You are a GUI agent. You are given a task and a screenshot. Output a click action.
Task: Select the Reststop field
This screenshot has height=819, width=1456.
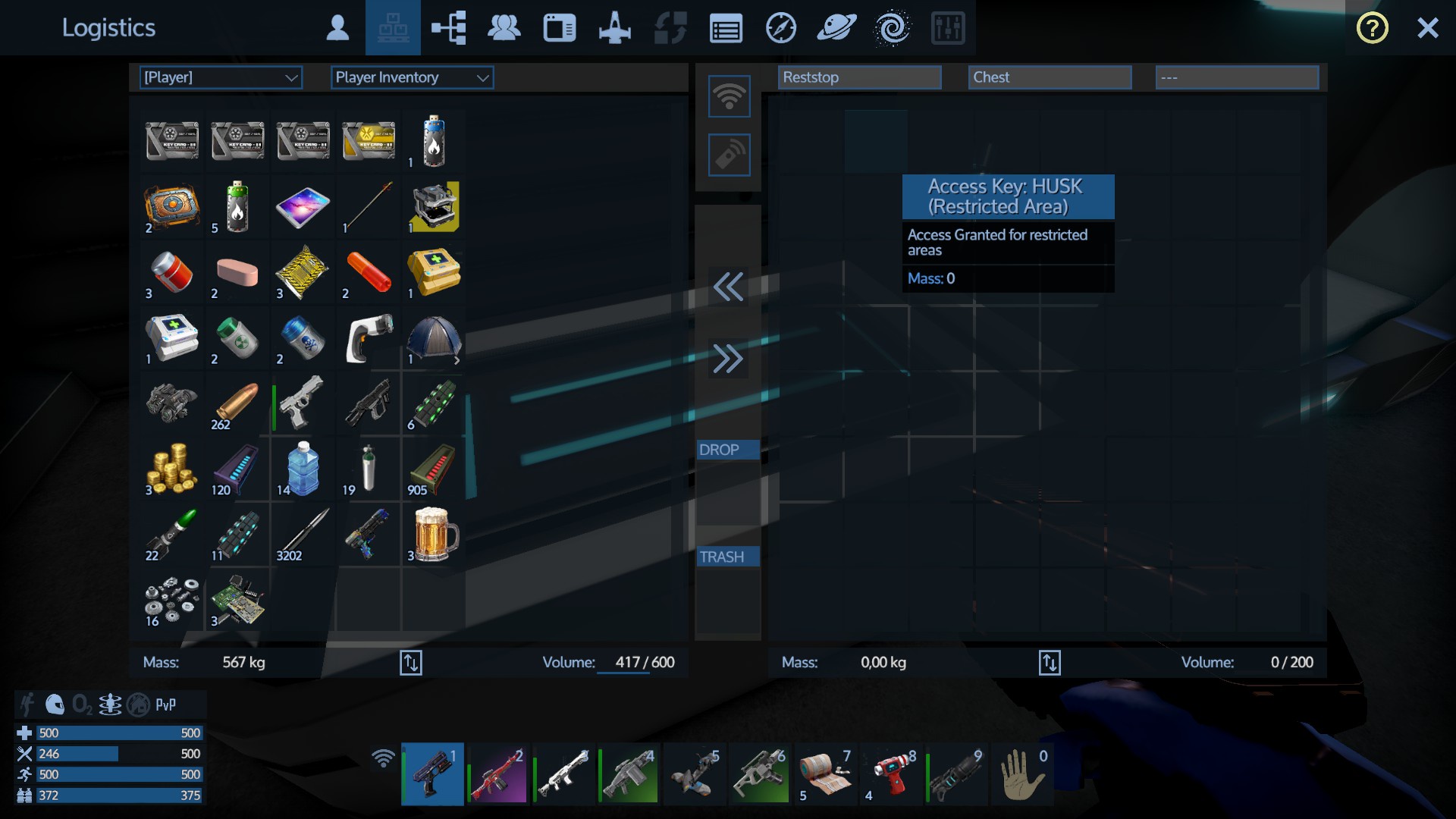coord(859,77)
